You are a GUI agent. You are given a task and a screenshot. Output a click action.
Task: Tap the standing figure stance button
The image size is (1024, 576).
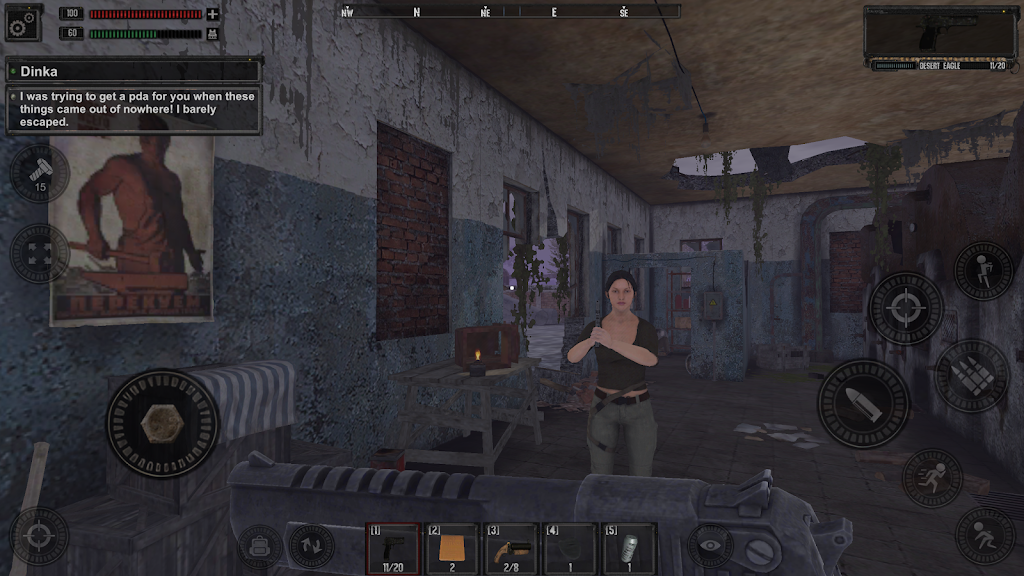tap(983, 271)
